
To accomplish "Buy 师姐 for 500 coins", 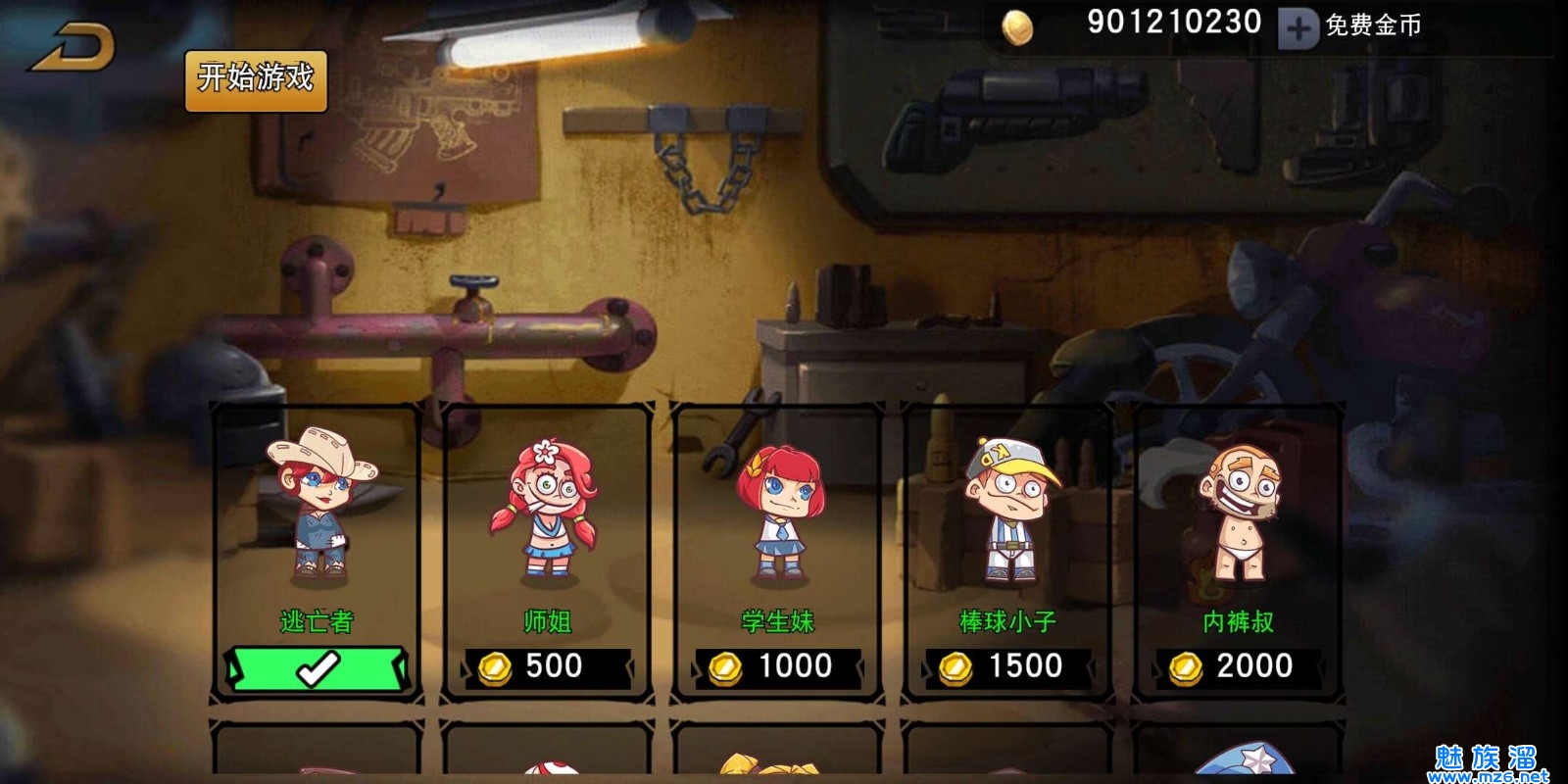I will [x=547, y=667].
